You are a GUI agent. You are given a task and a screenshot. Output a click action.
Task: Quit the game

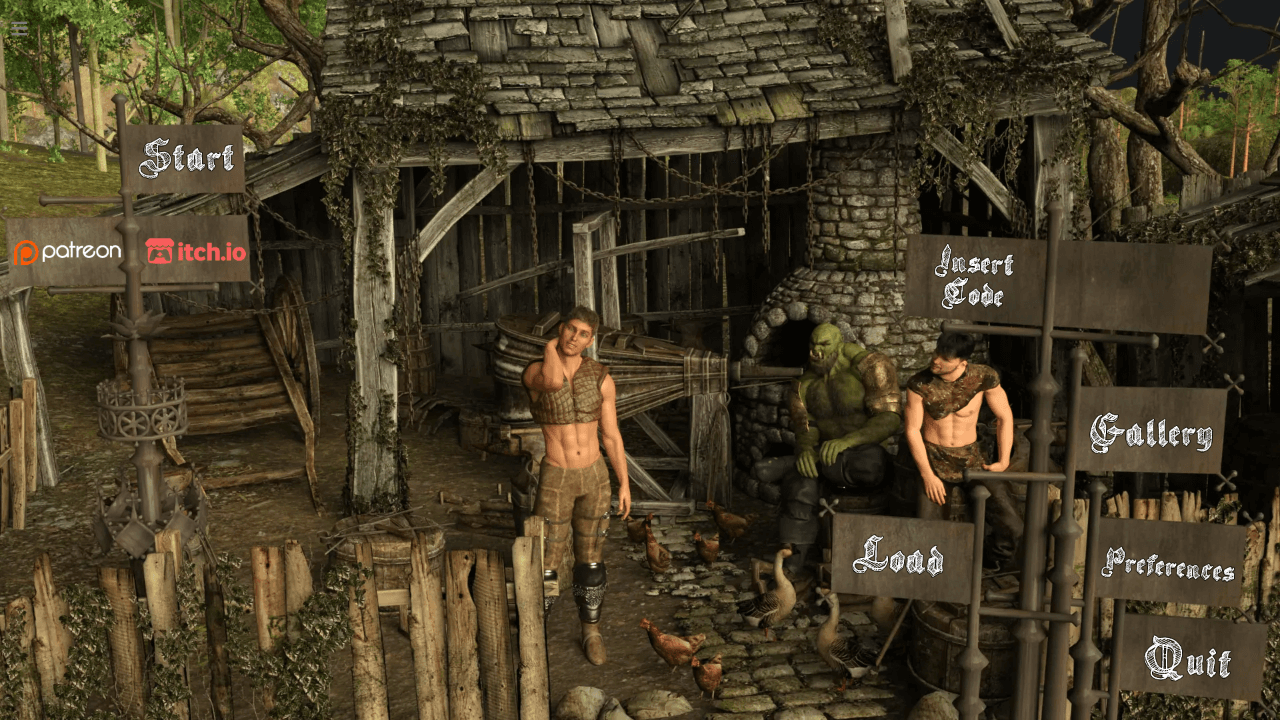(x=1188, y=660)
